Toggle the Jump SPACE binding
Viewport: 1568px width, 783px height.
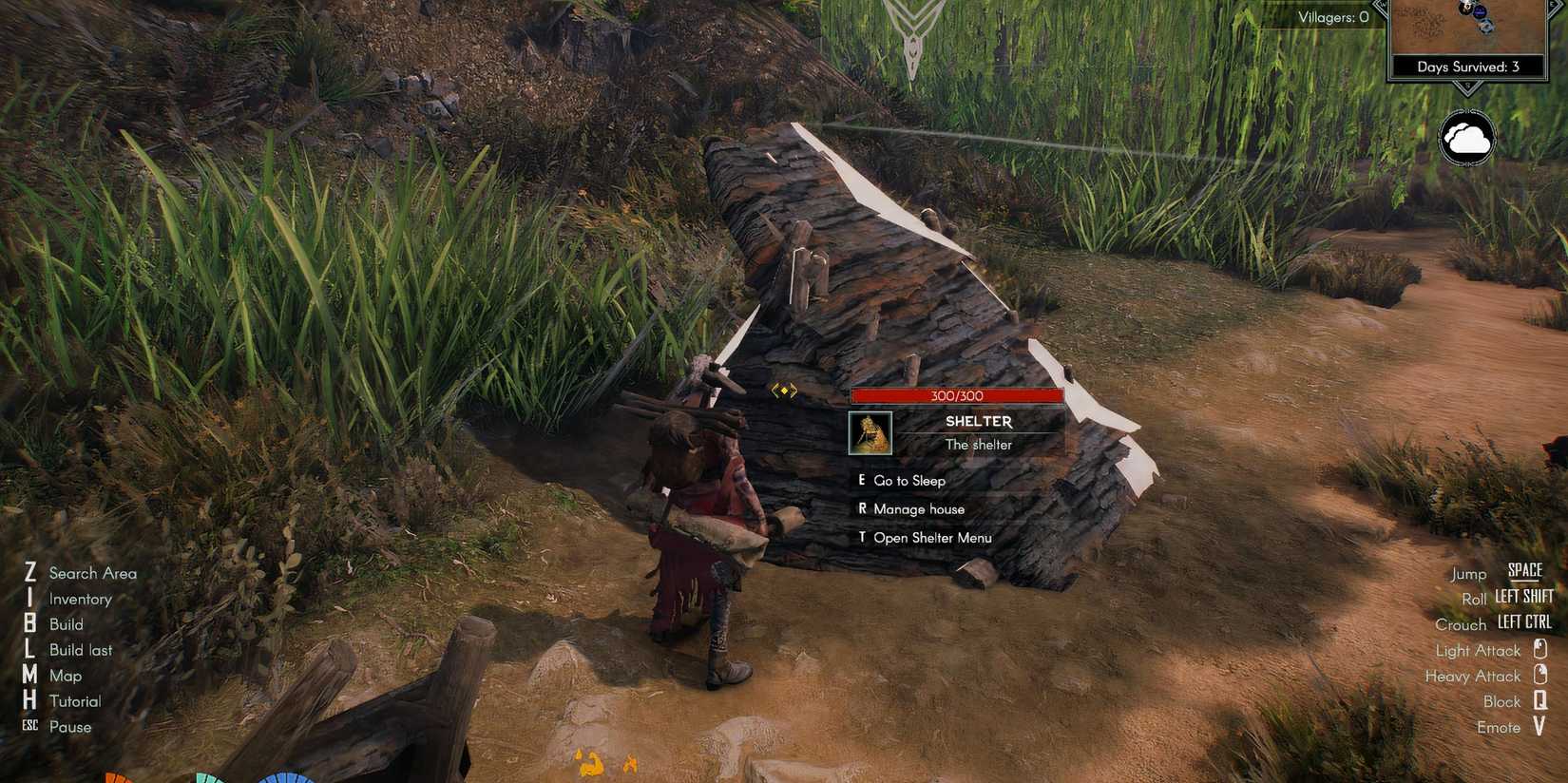tap(1525, 570)
